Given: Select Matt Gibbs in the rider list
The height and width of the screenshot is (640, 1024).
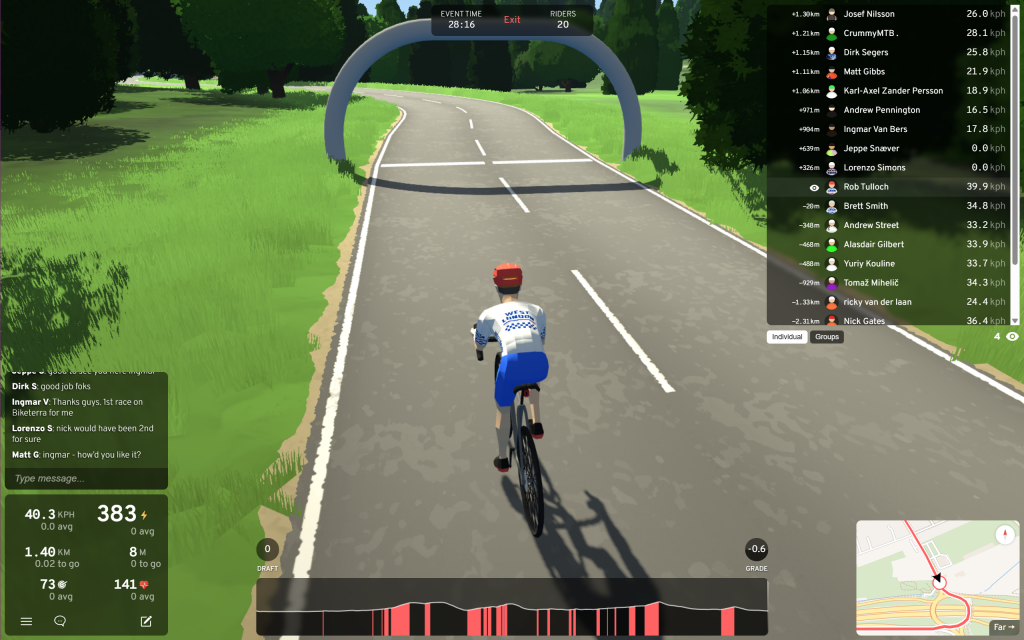Looking at the screenshot, I should pyautogui.click(x=864, y=72).
